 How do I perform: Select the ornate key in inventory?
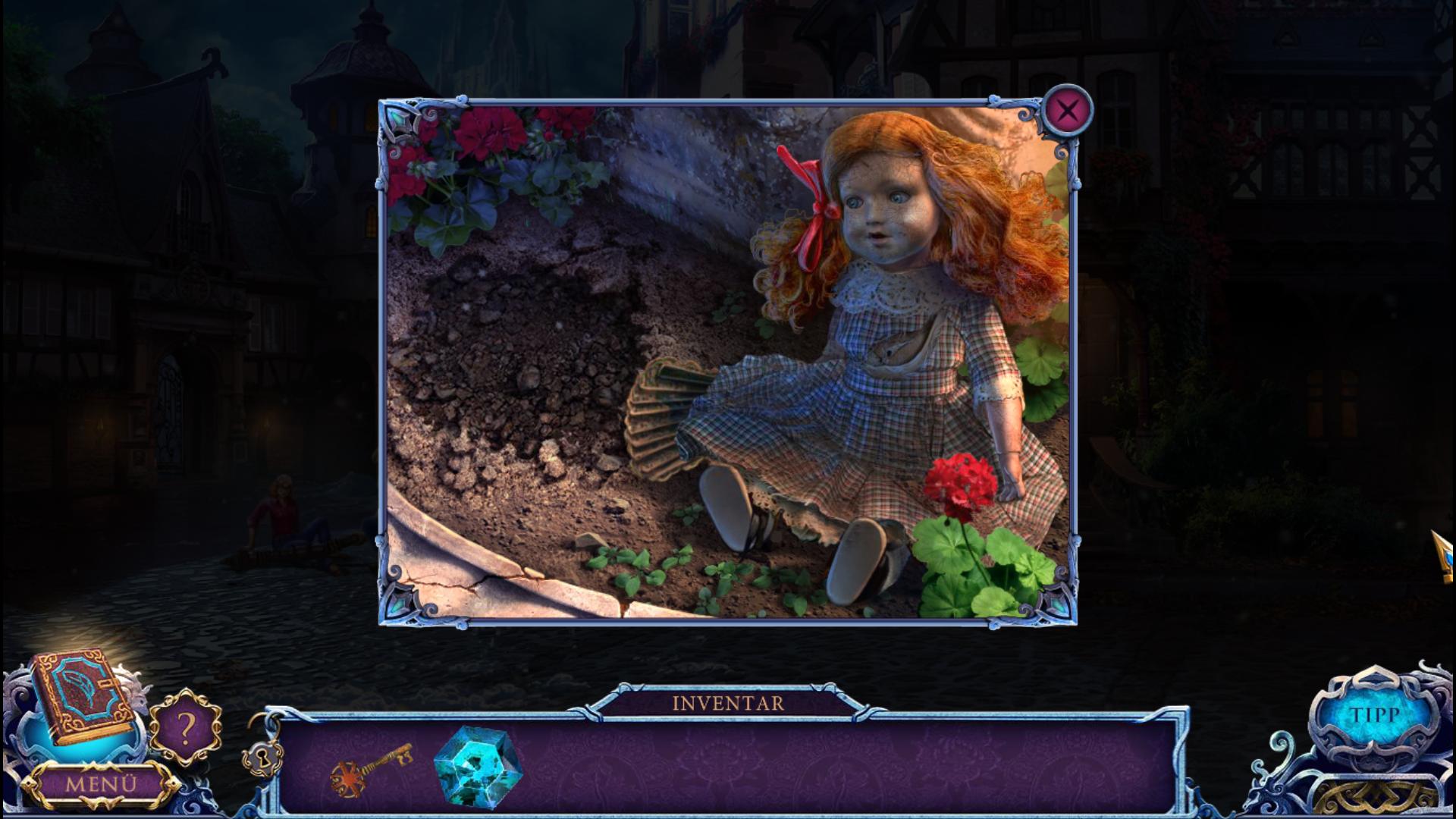[371, 768]
